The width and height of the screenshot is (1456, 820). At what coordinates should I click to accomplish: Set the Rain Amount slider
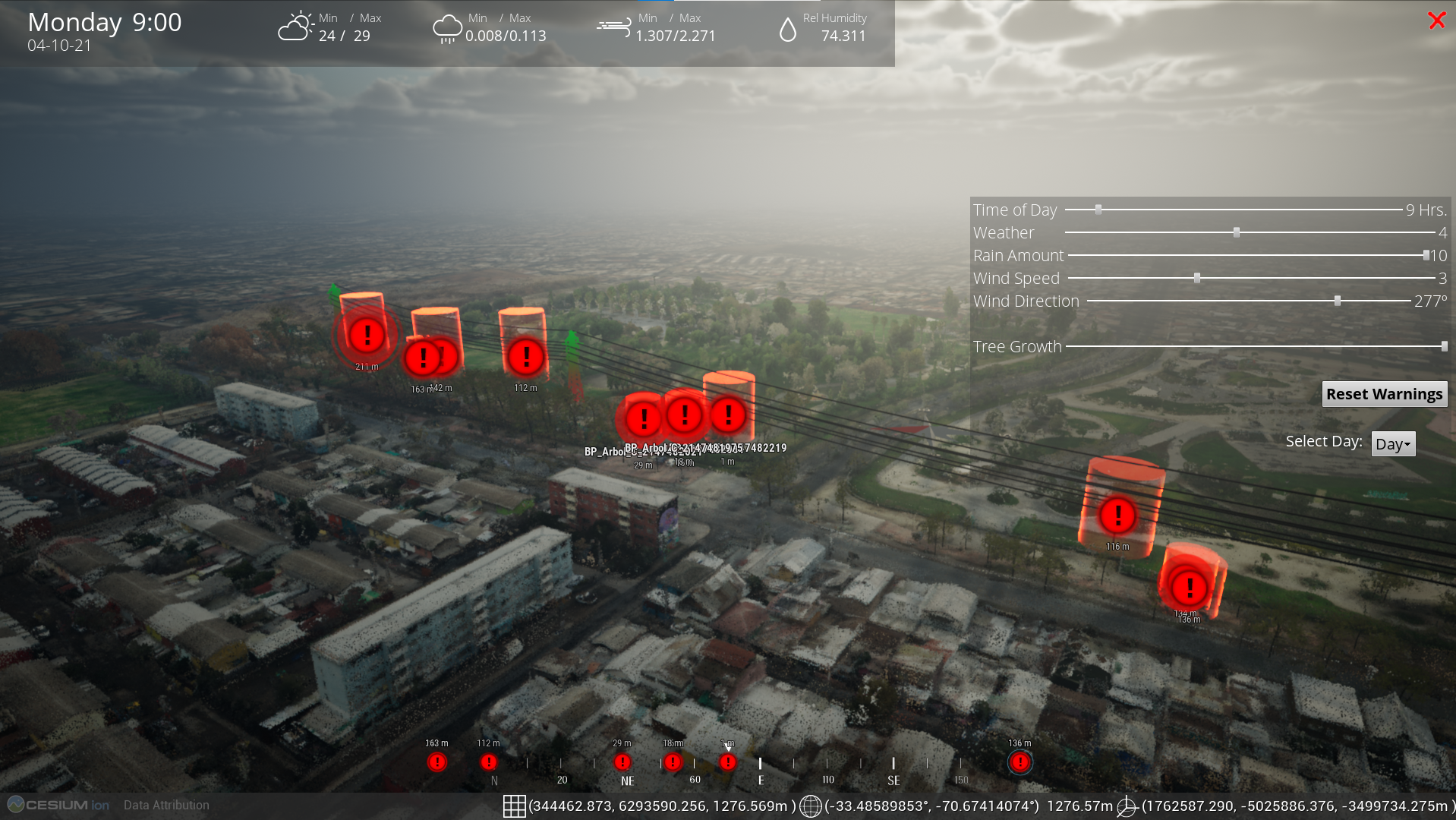1426,255
